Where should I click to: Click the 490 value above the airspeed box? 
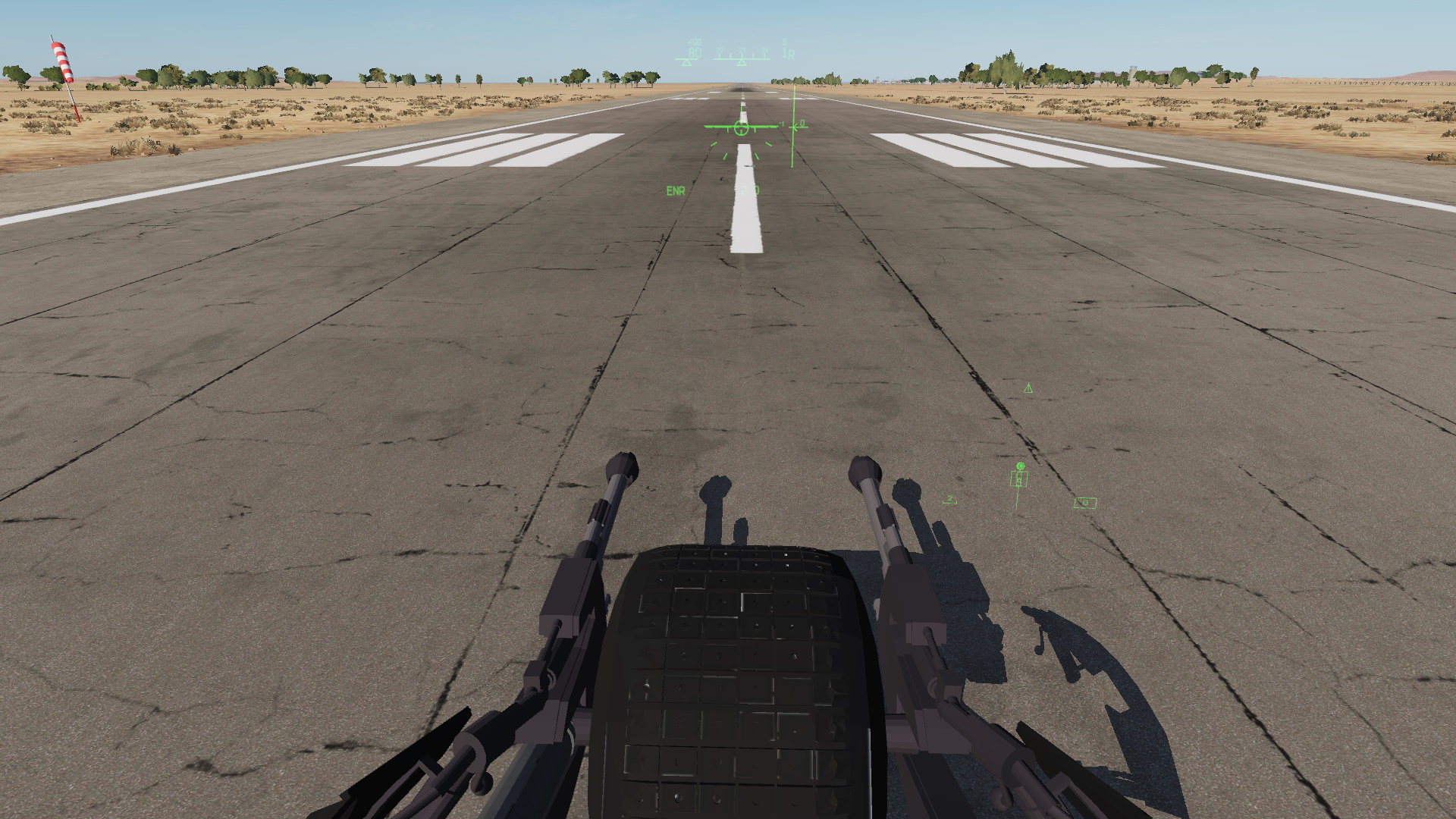coord(695,41)
